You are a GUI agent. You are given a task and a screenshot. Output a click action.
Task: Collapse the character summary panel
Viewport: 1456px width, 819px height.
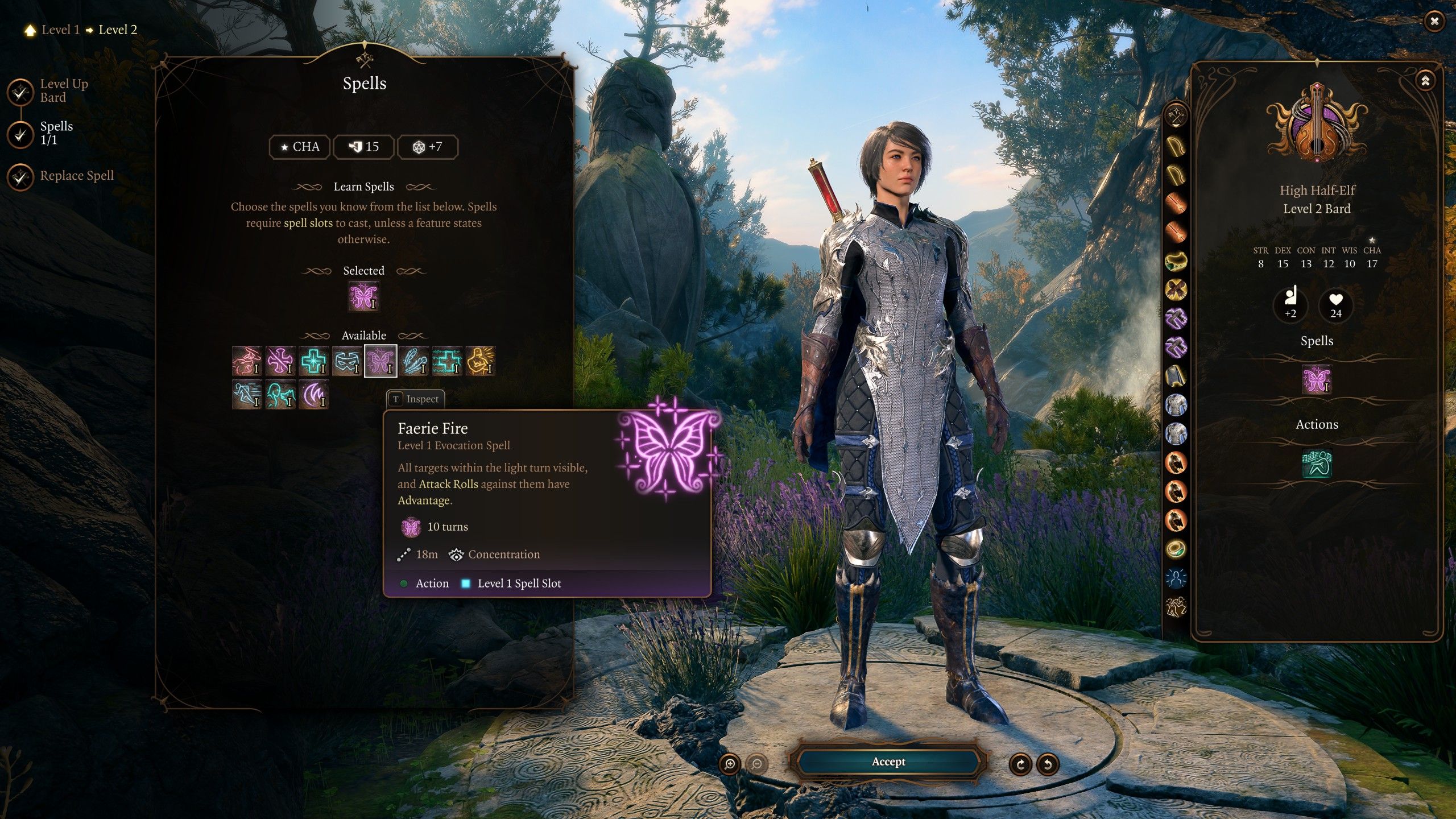pos(1425,81)
